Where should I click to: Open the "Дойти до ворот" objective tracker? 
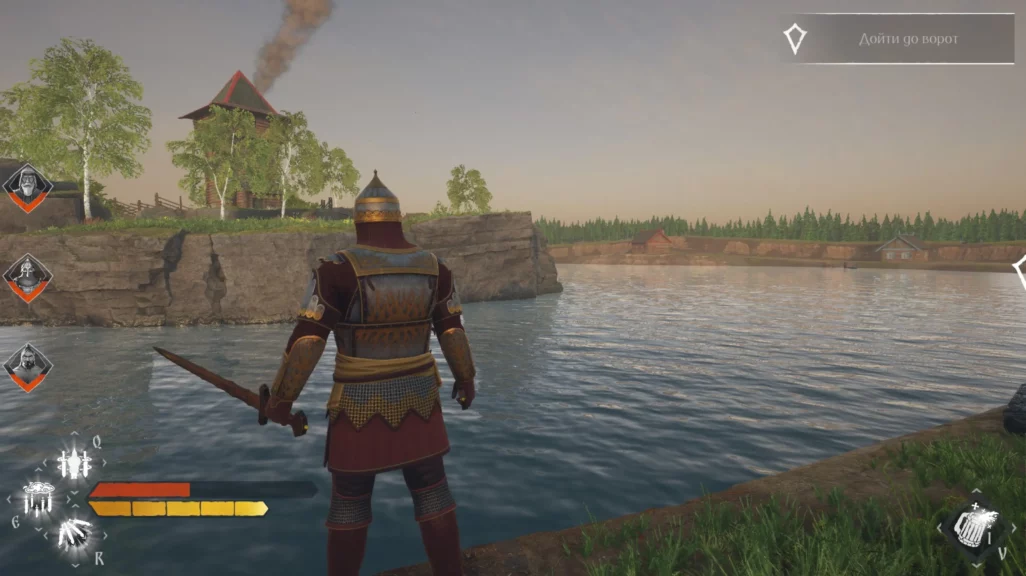(908, 39)
